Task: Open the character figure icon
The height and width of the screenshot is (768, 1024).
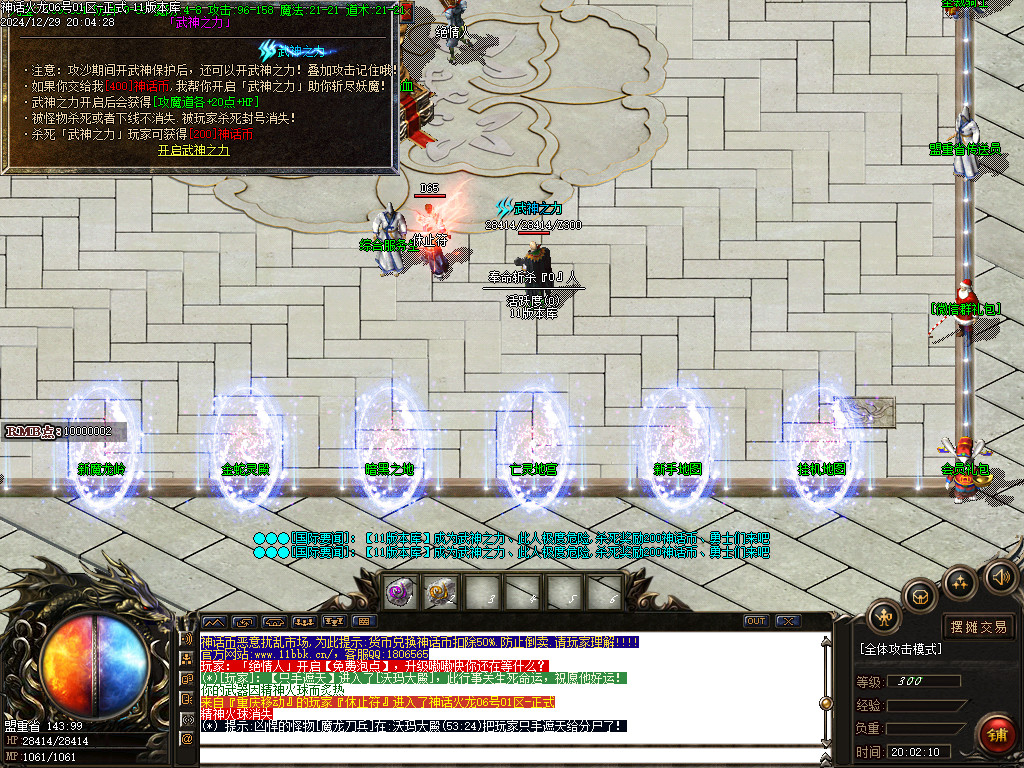Action: [884, 617]
